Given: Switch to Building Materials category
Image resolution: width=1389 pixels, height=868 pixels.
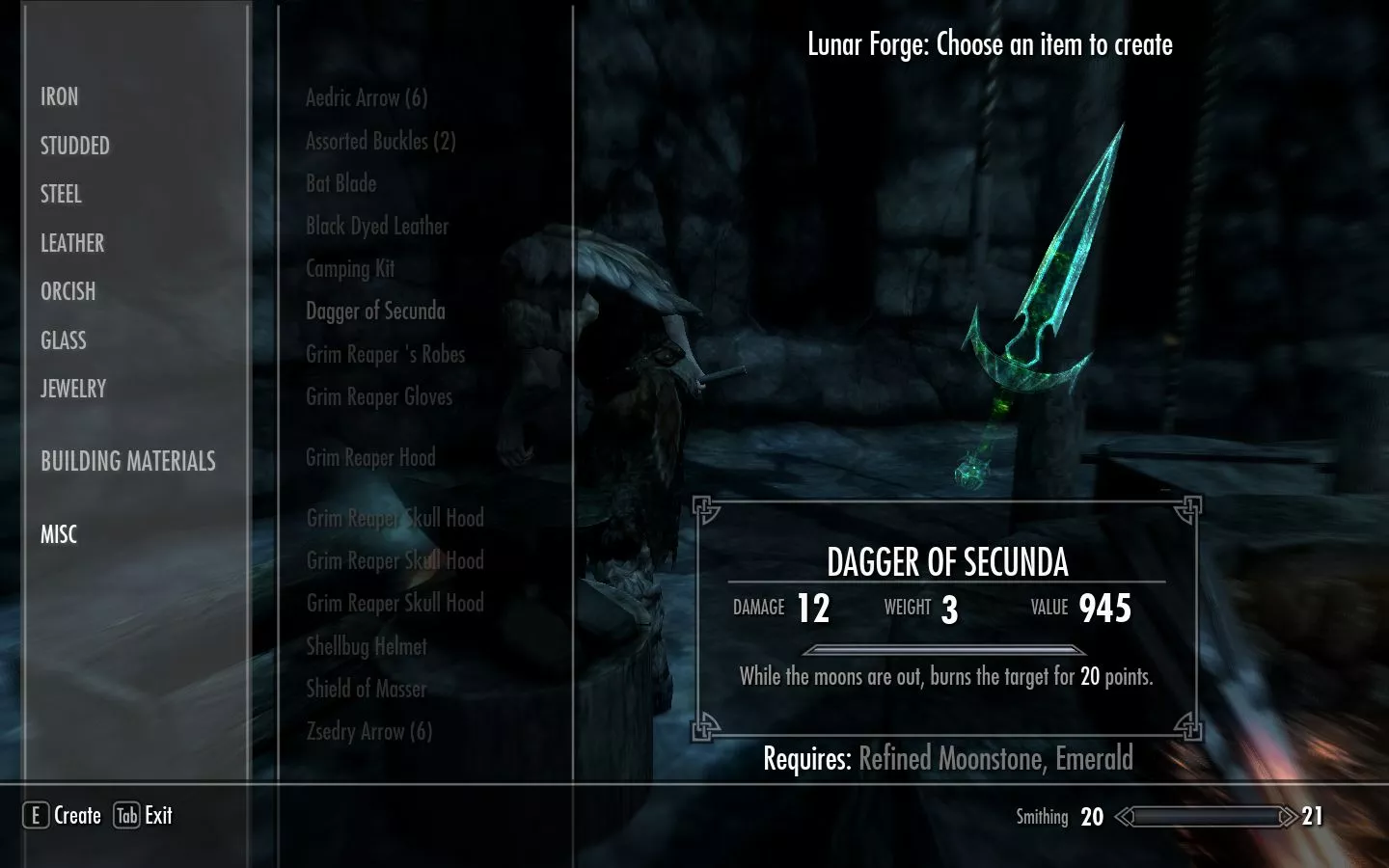Looking at the screenshot, I should (x=128, y=461).
